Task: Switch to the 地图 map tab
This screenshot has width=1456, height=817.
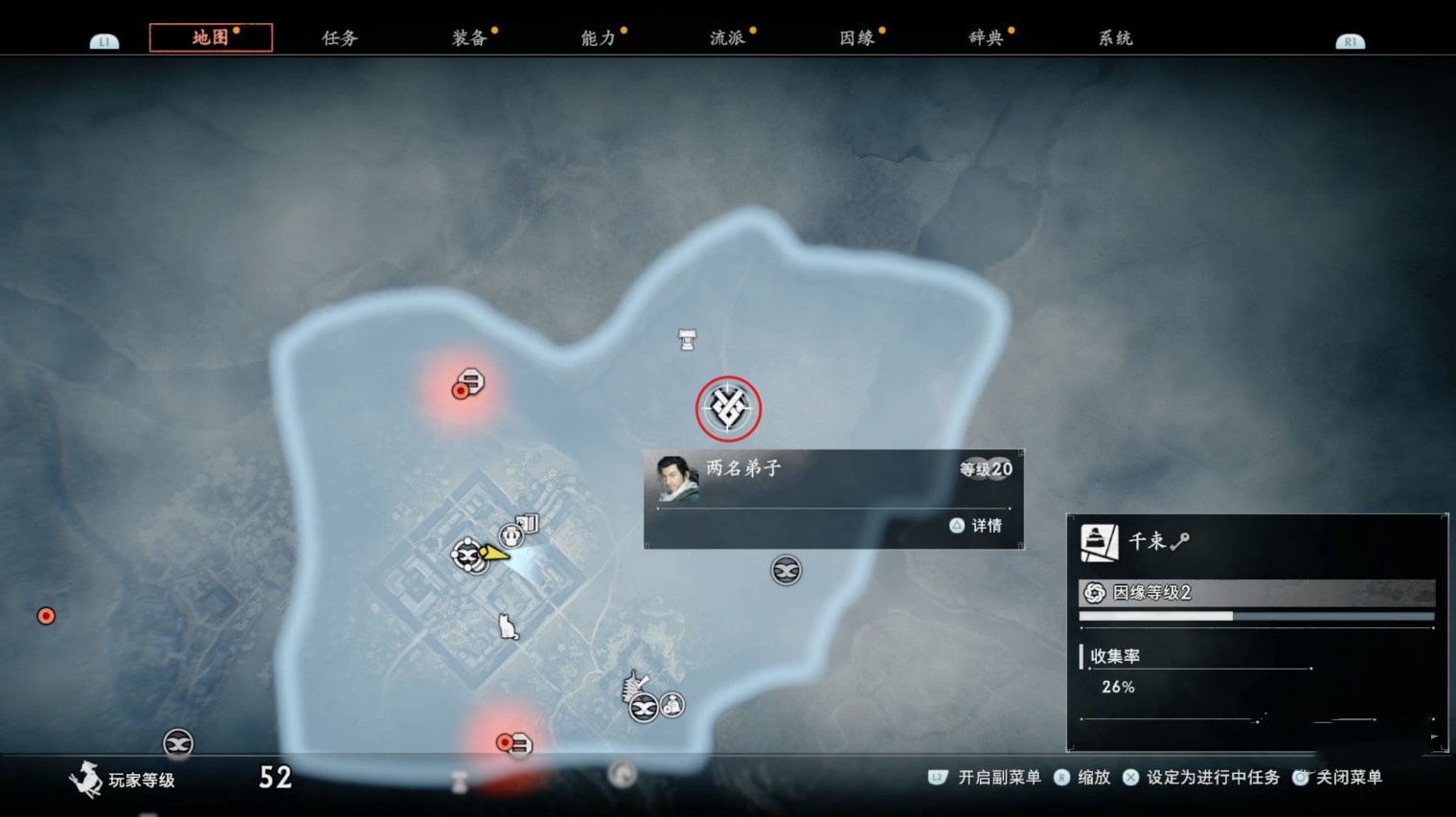Action: (x=211, y=37)
